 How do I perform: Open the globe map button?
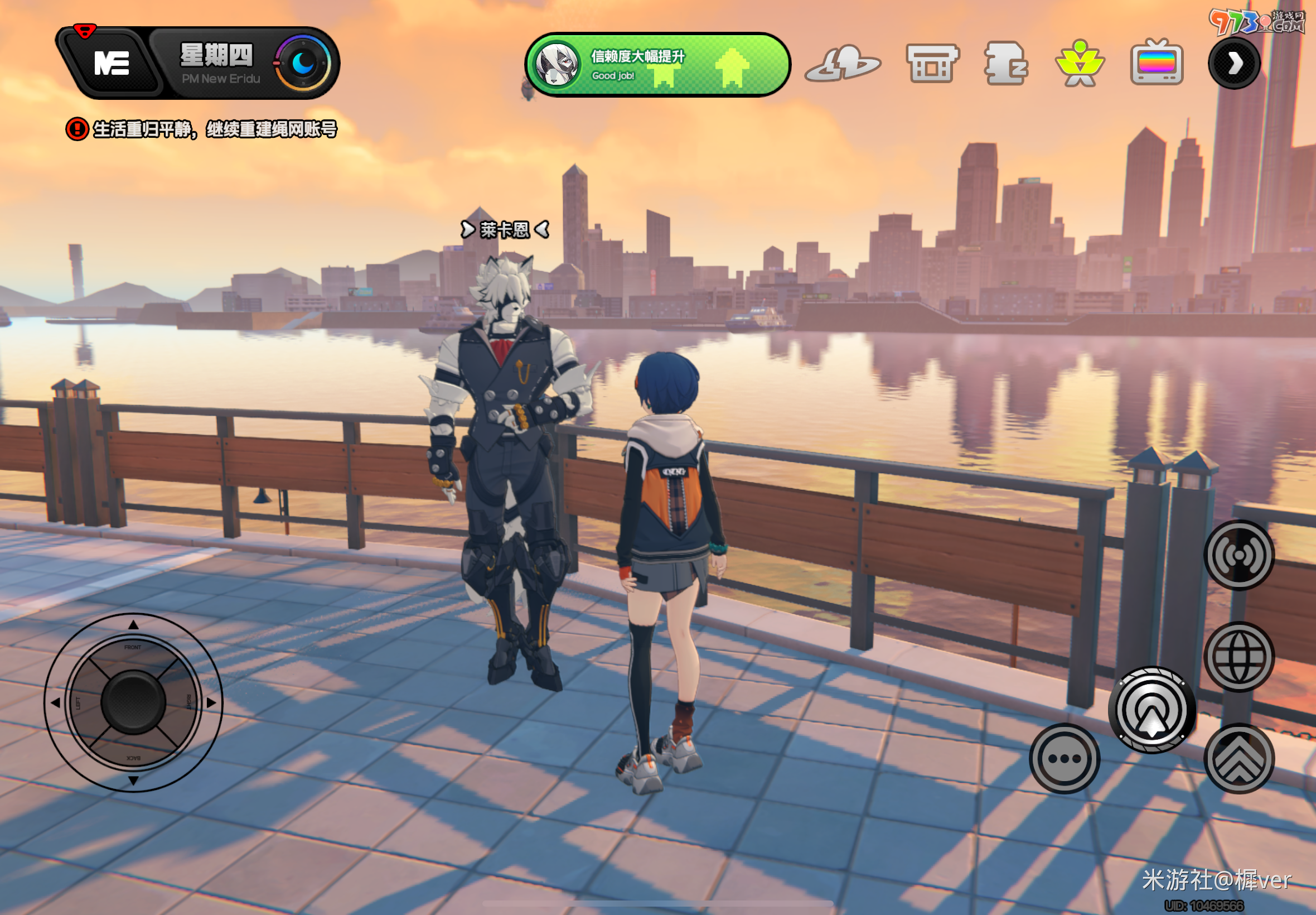pyautogui.click(x=1238, y=657)
